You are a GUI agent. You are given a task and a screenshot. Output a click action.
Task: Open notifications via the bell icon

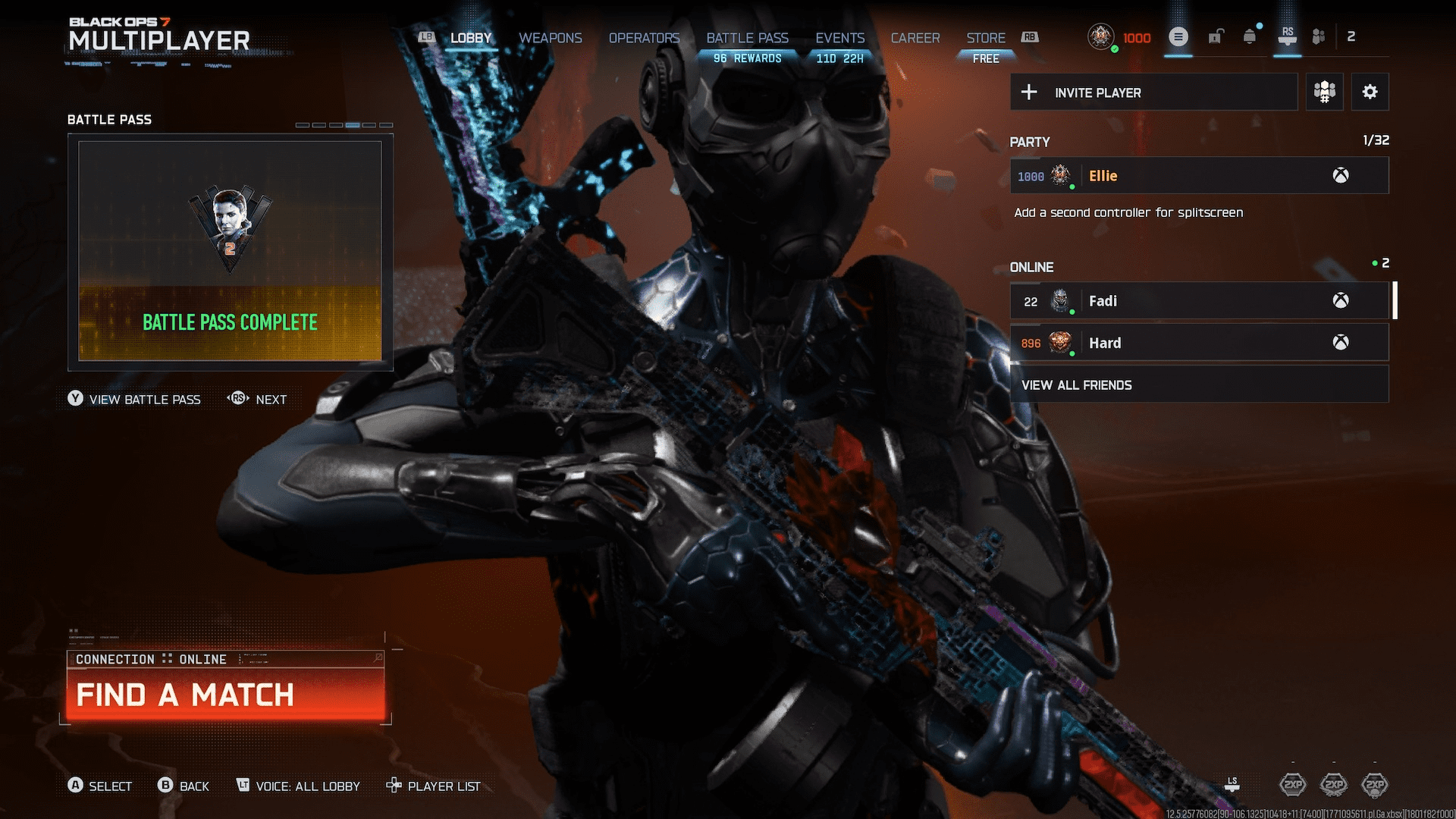[x=1250, y=36]
